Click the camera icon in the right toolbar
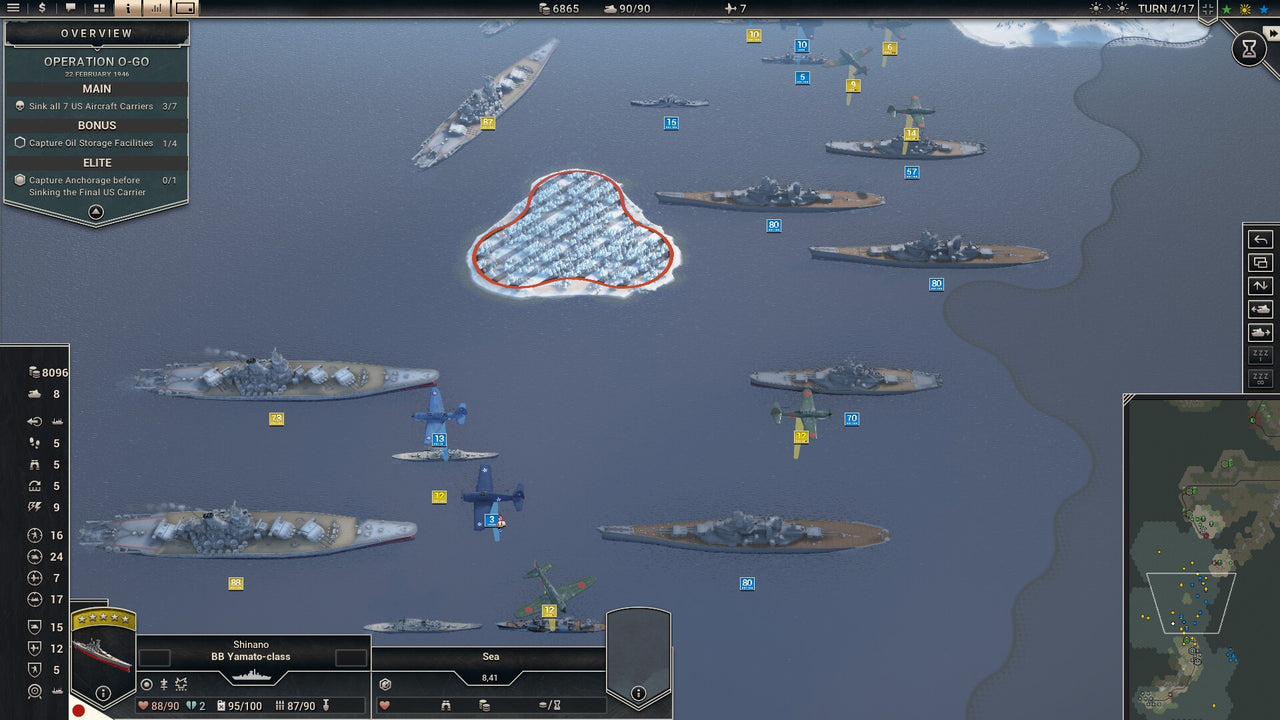The width and height of the screenshot is (1280, 720). pyautogui.click(x=1261, y=263)
